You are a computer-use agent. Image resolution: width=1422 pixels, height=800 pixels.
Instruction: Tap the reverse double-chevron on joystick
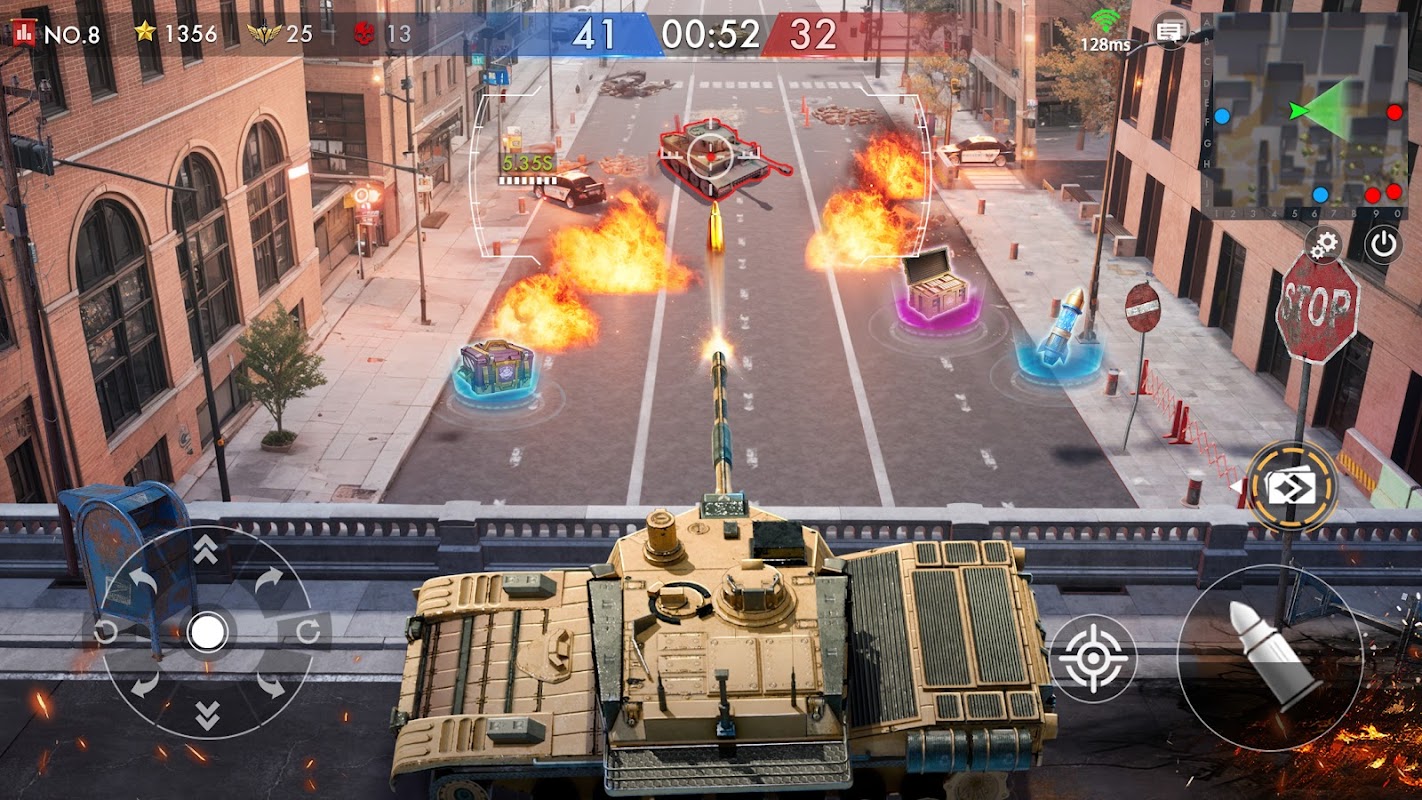pos(206,715)
